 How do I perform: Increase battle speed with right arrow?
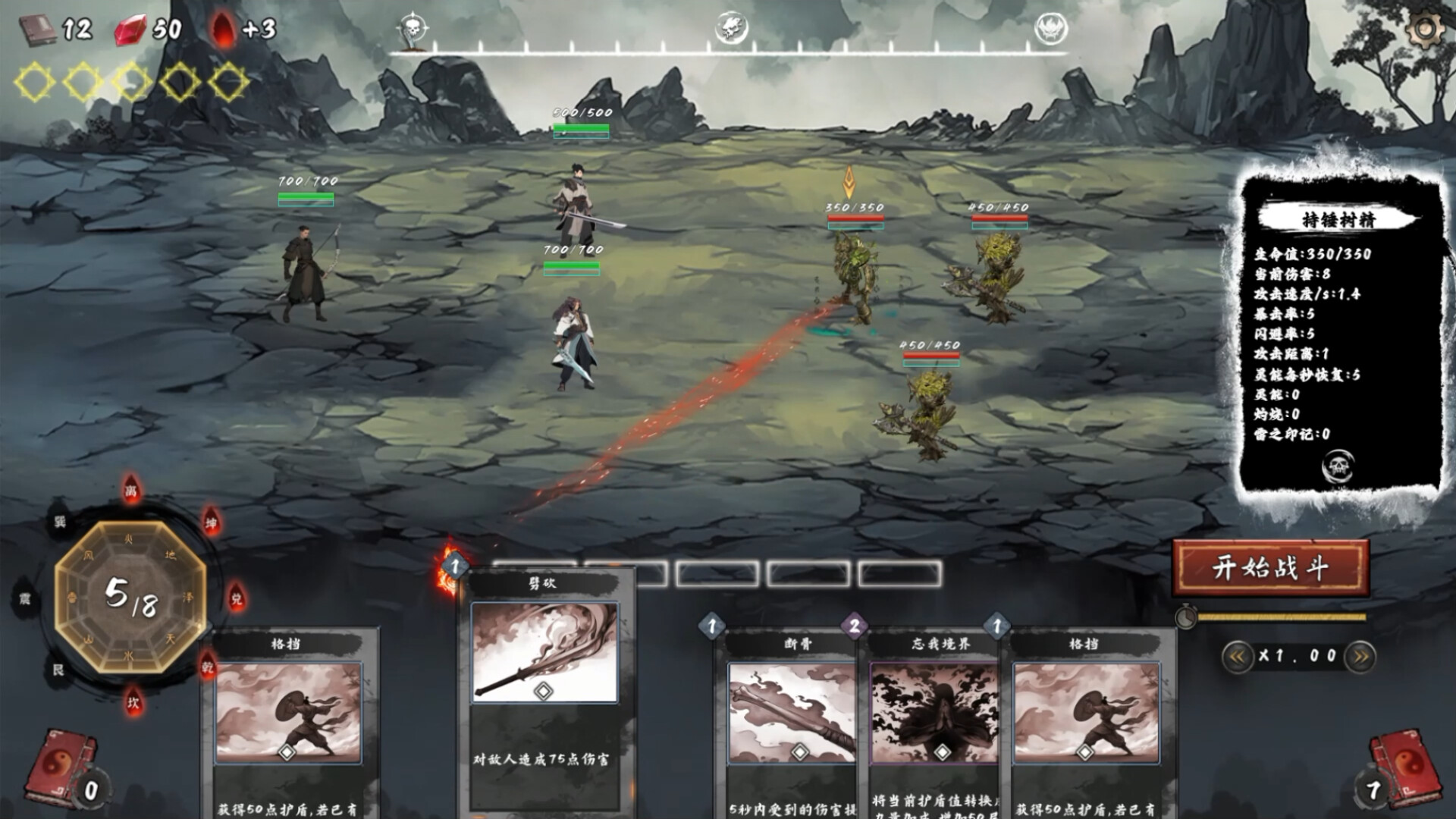[x=1360, y=657]
